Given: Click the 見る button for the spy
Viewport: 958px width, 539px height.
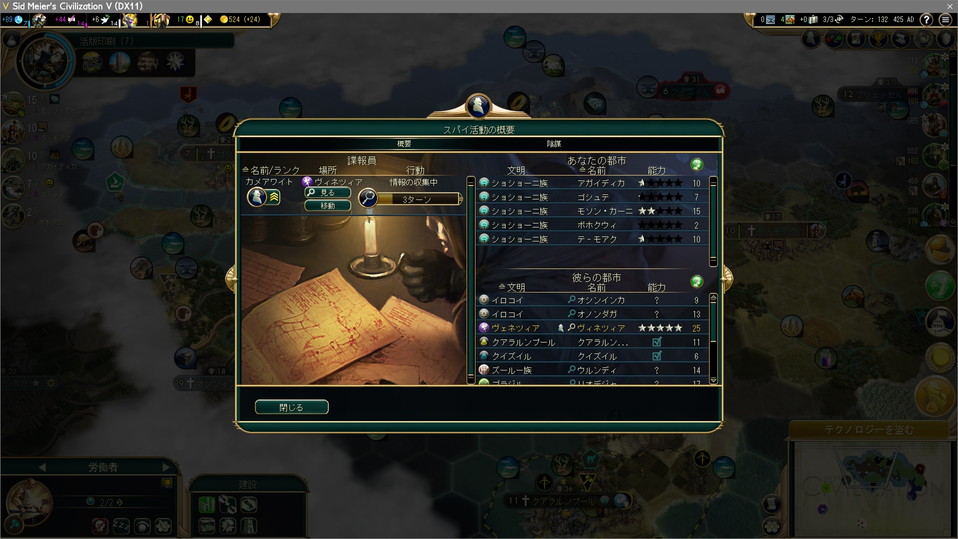Looking at the screenshot, I should [x=327, y=192].
